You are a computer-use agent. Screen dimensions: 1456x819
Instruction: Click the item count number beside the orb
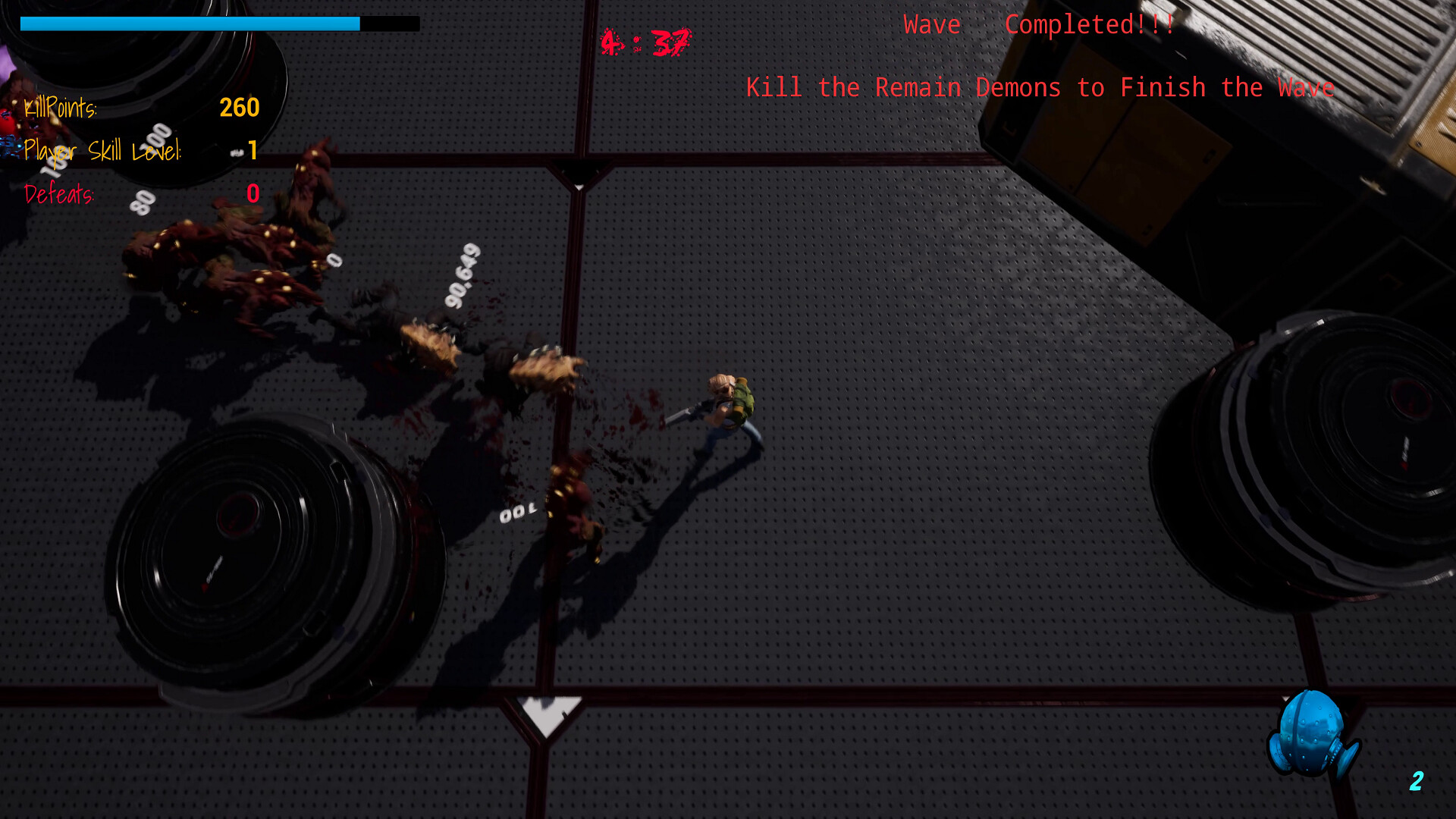click(x=1415, y=782)
